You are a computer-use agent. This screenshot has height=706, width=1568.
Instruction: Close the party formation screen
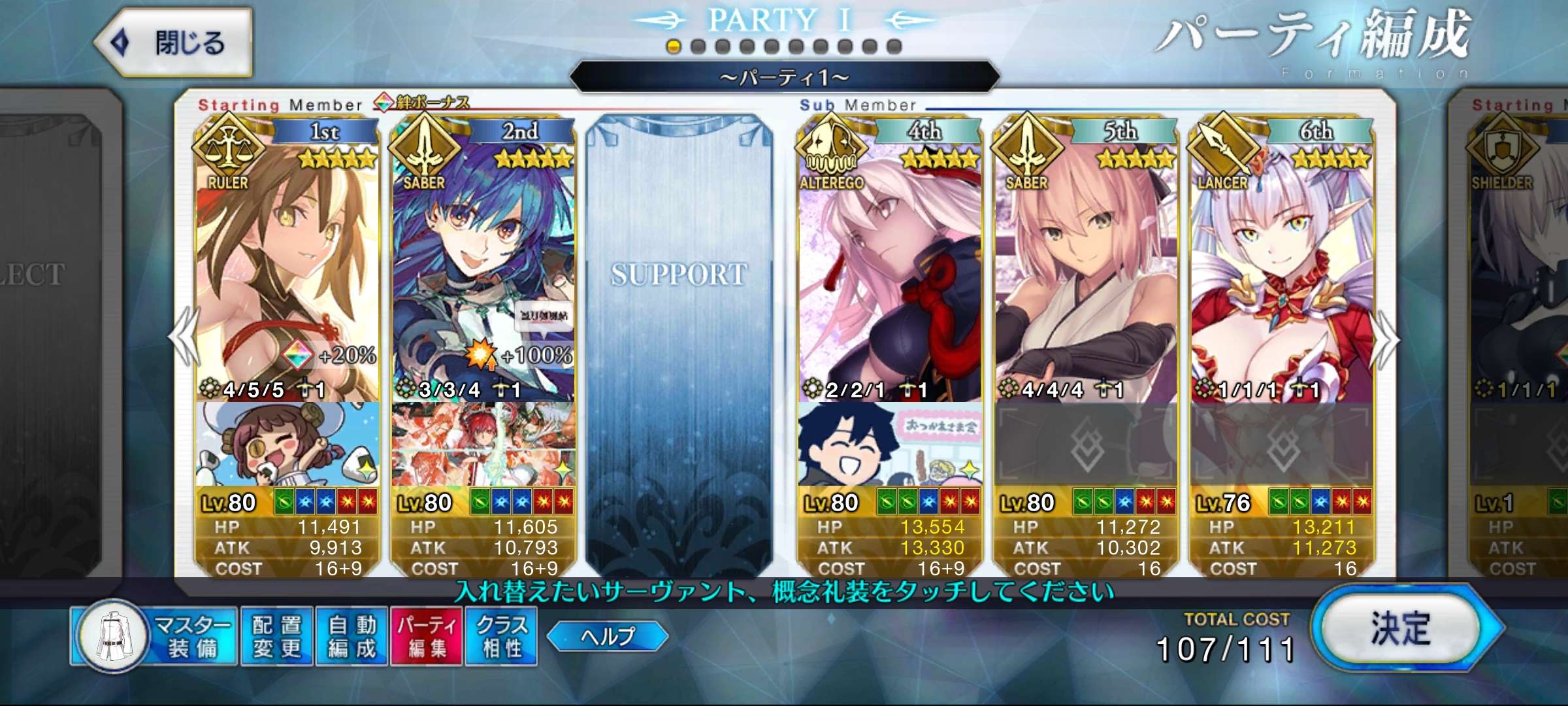pos(173,42)
